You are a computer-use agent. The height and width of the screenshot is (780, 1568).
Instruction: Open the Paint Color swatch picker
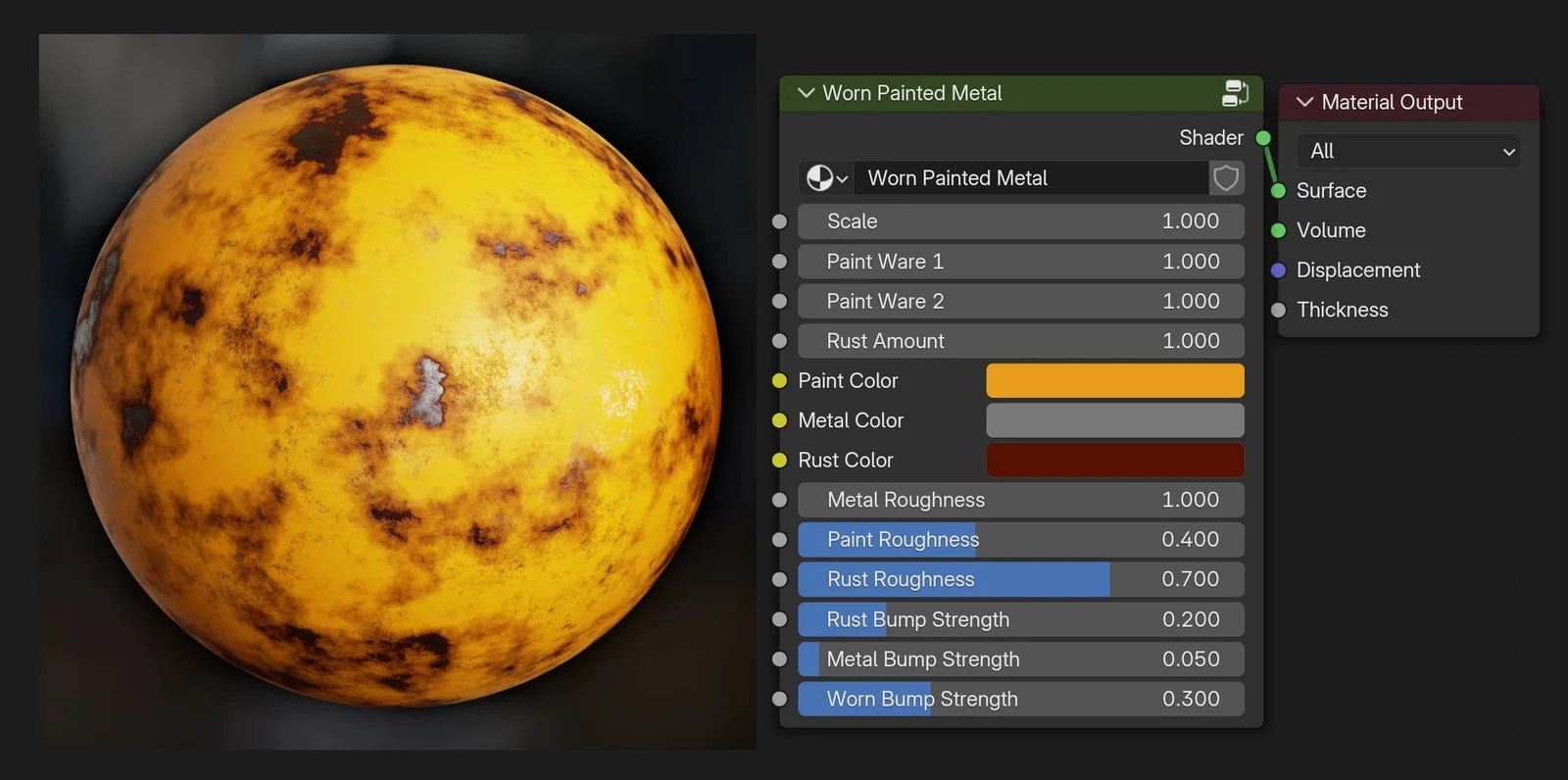[1114, 380]
